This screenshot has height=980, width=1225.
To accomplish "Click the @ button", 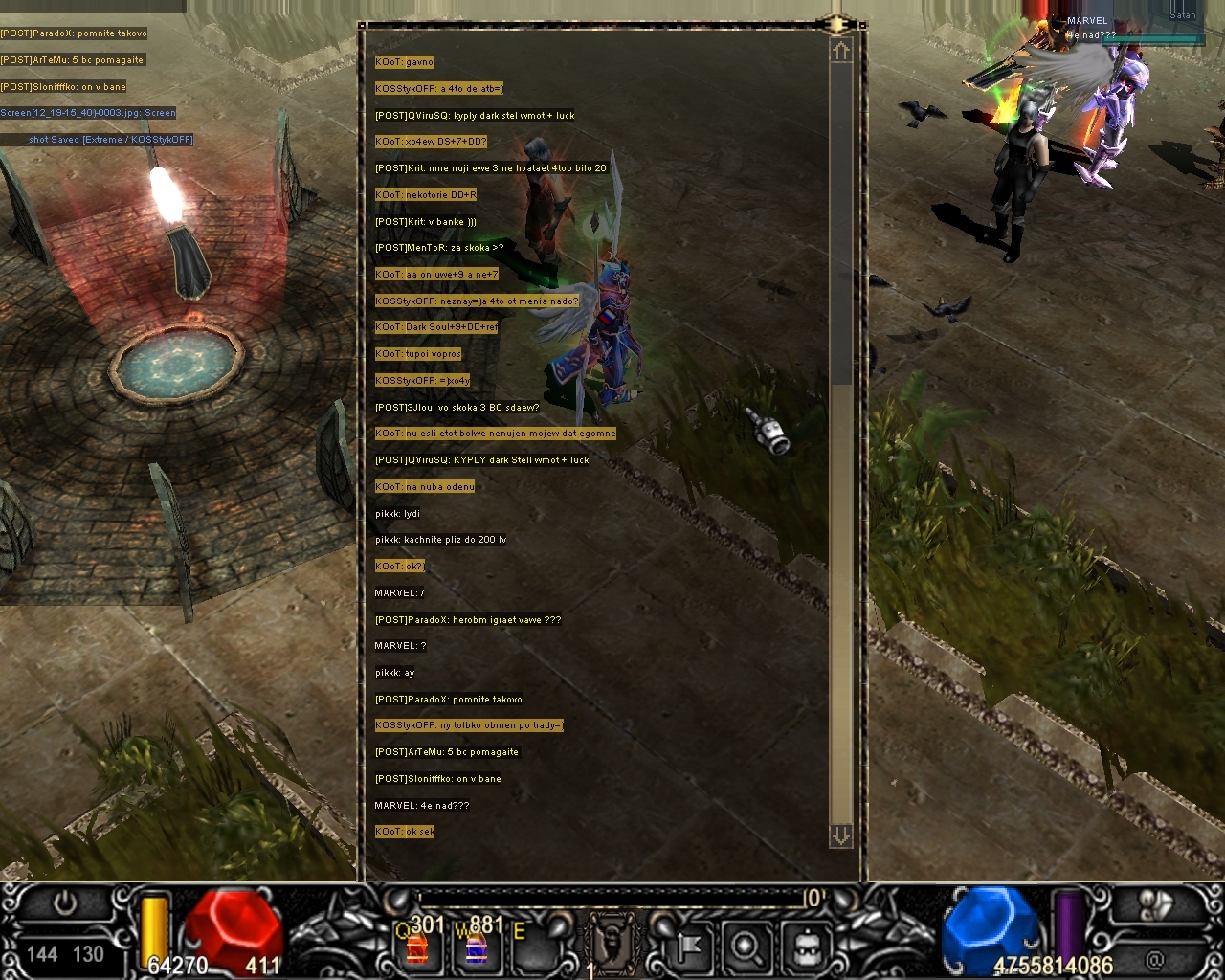I will pos(1155,957).
